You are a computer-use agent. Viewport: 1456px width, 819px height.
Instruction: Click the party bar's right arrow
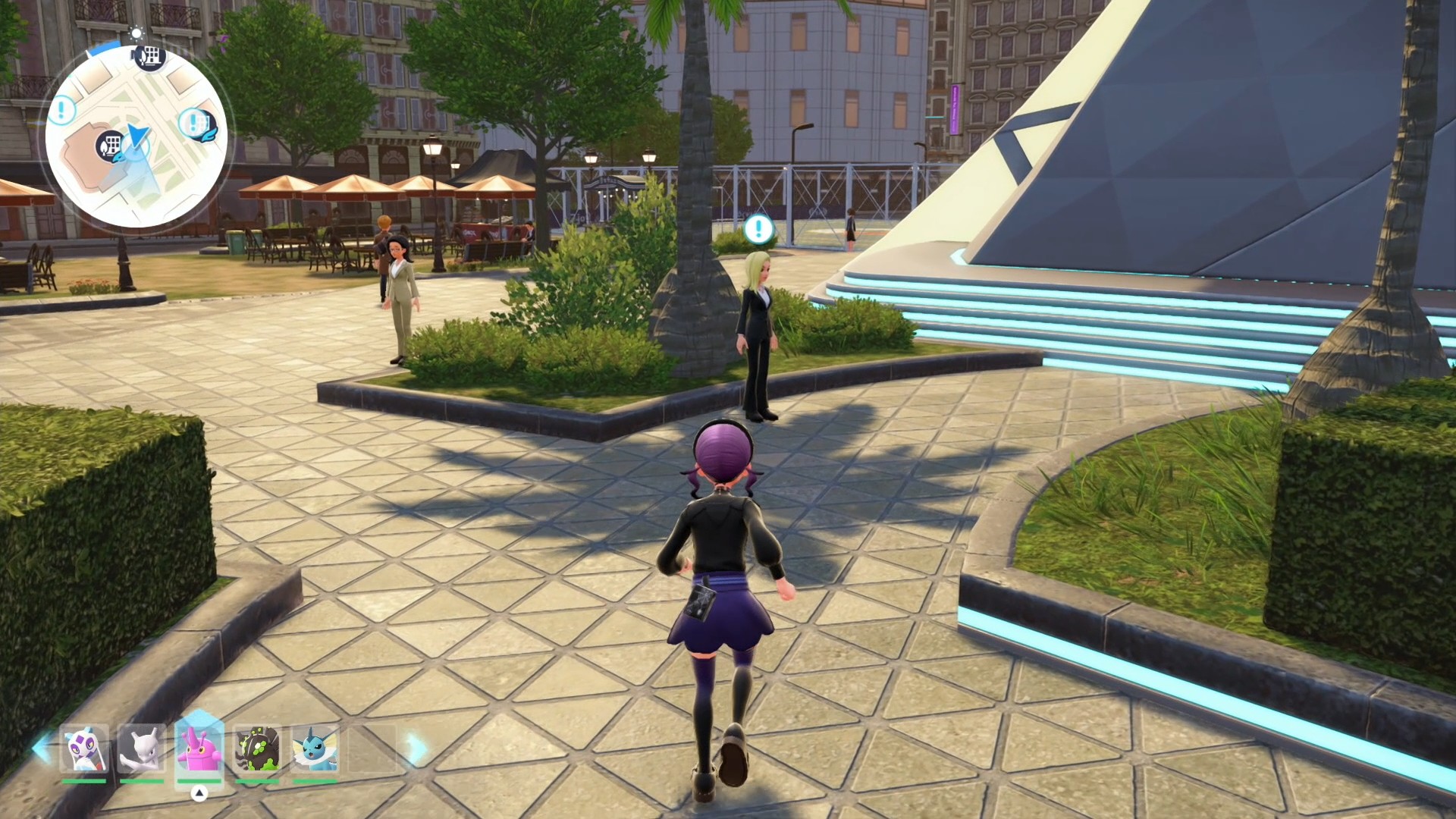(x=416, y=748)
